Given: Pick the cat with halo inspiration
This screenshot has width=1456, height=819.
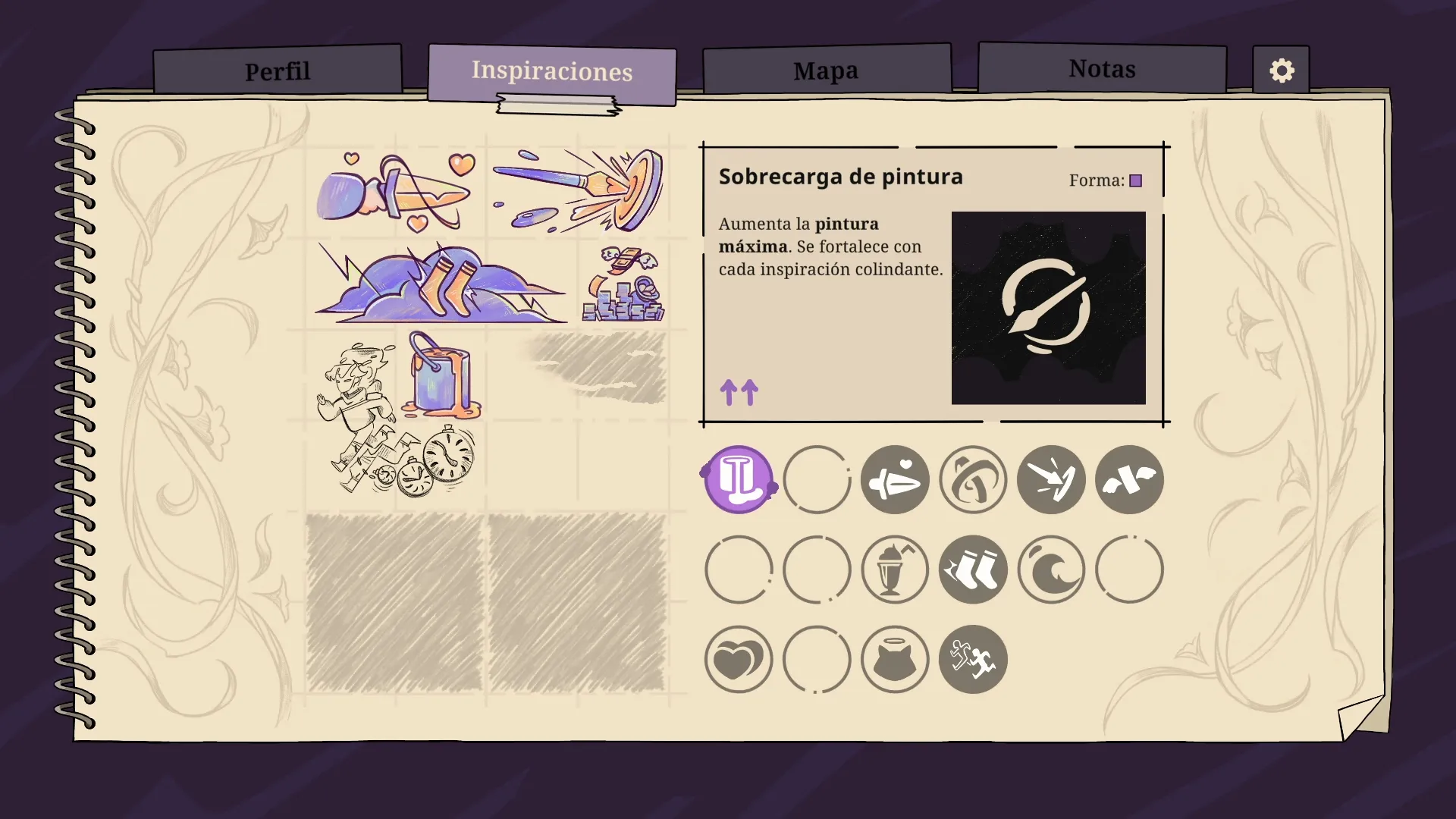Looking at the screenshot, I should pyautogui.click(x=895, y=660).
